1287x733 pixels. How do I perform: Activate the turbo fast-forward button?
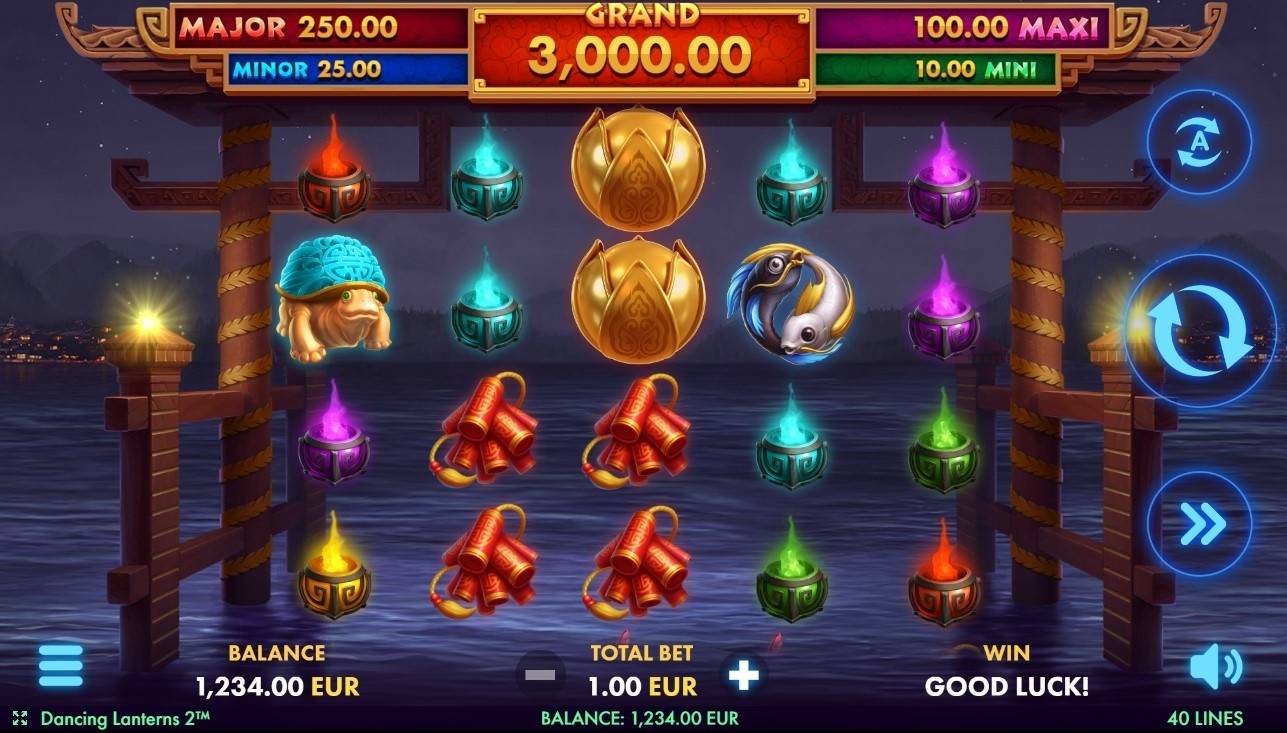point(1199,524)
